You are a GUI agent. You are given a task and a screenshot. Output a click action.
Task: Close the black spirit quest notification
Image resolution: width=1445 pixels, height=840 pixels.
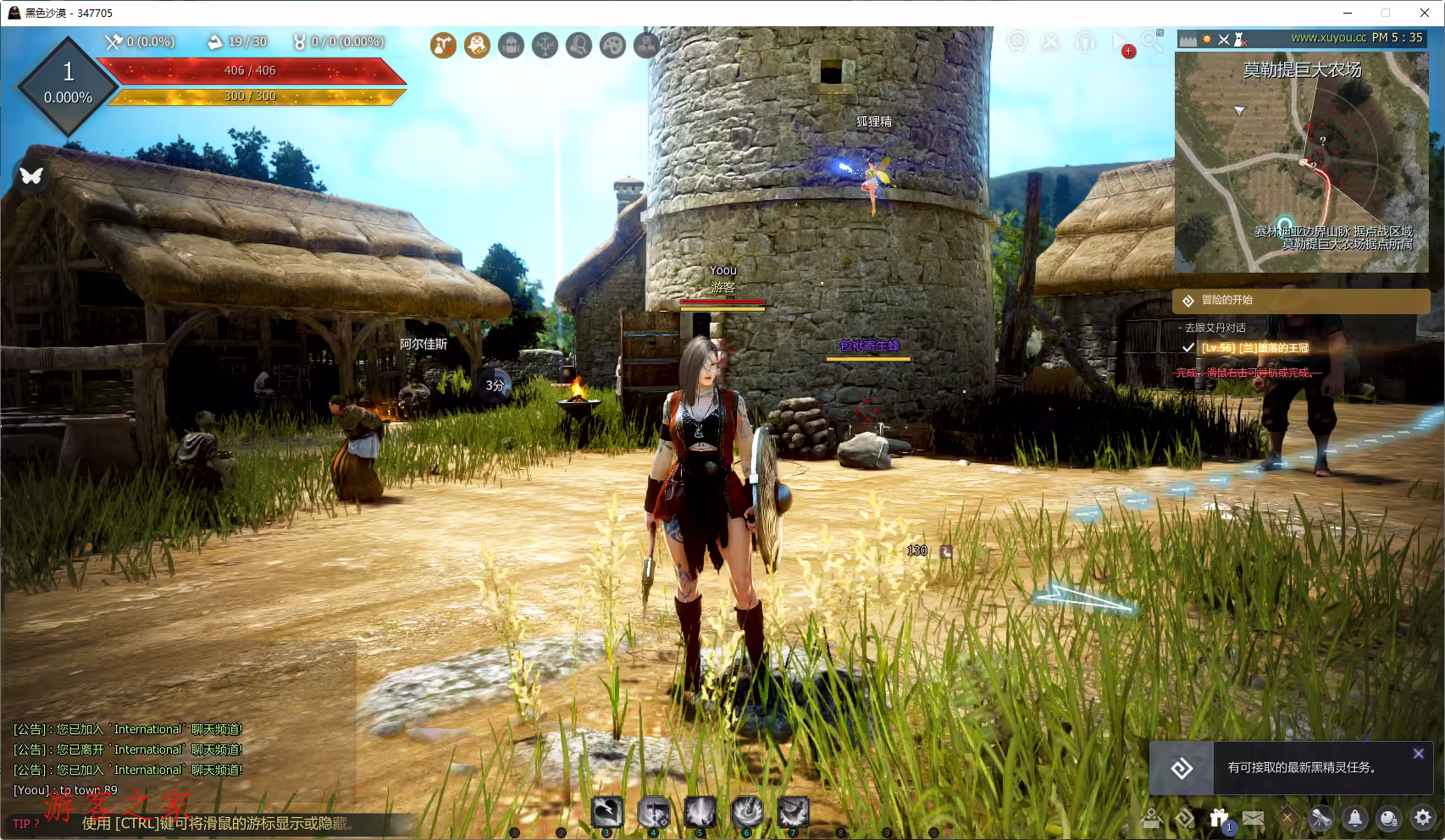(x=1418, y=754)
